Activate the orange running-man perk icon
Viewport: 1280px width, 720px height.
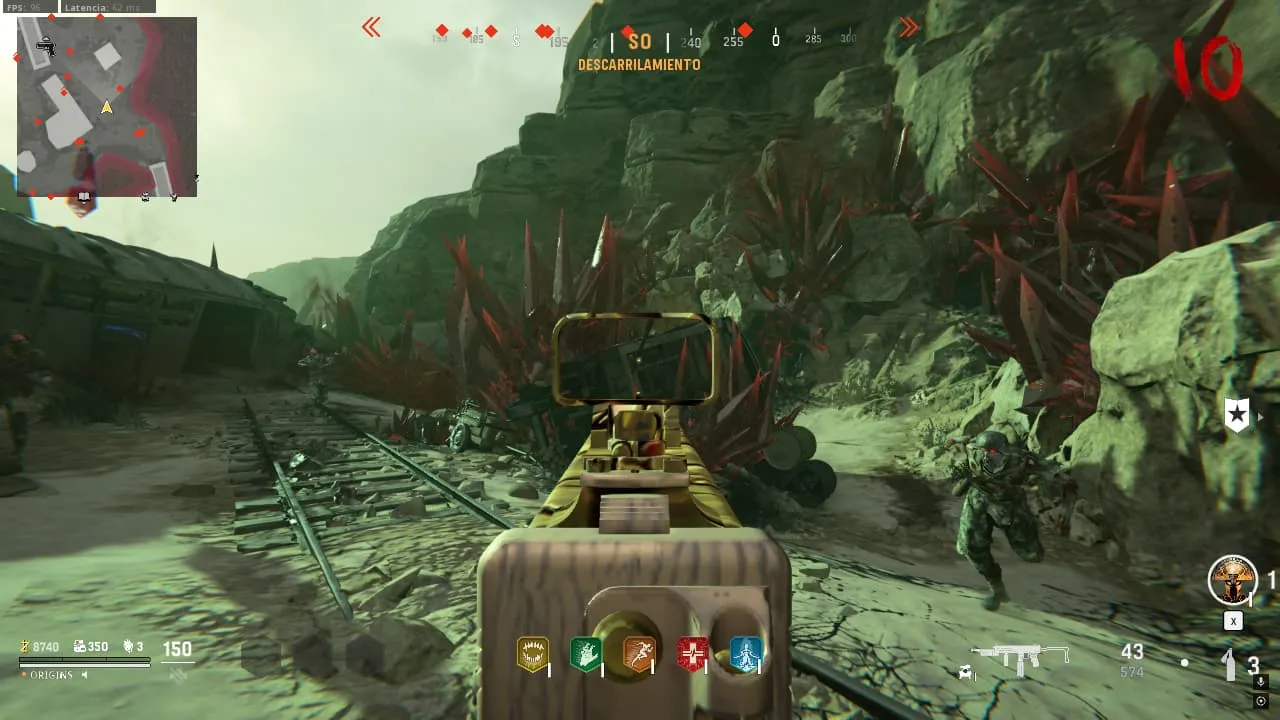click(639, 654)
